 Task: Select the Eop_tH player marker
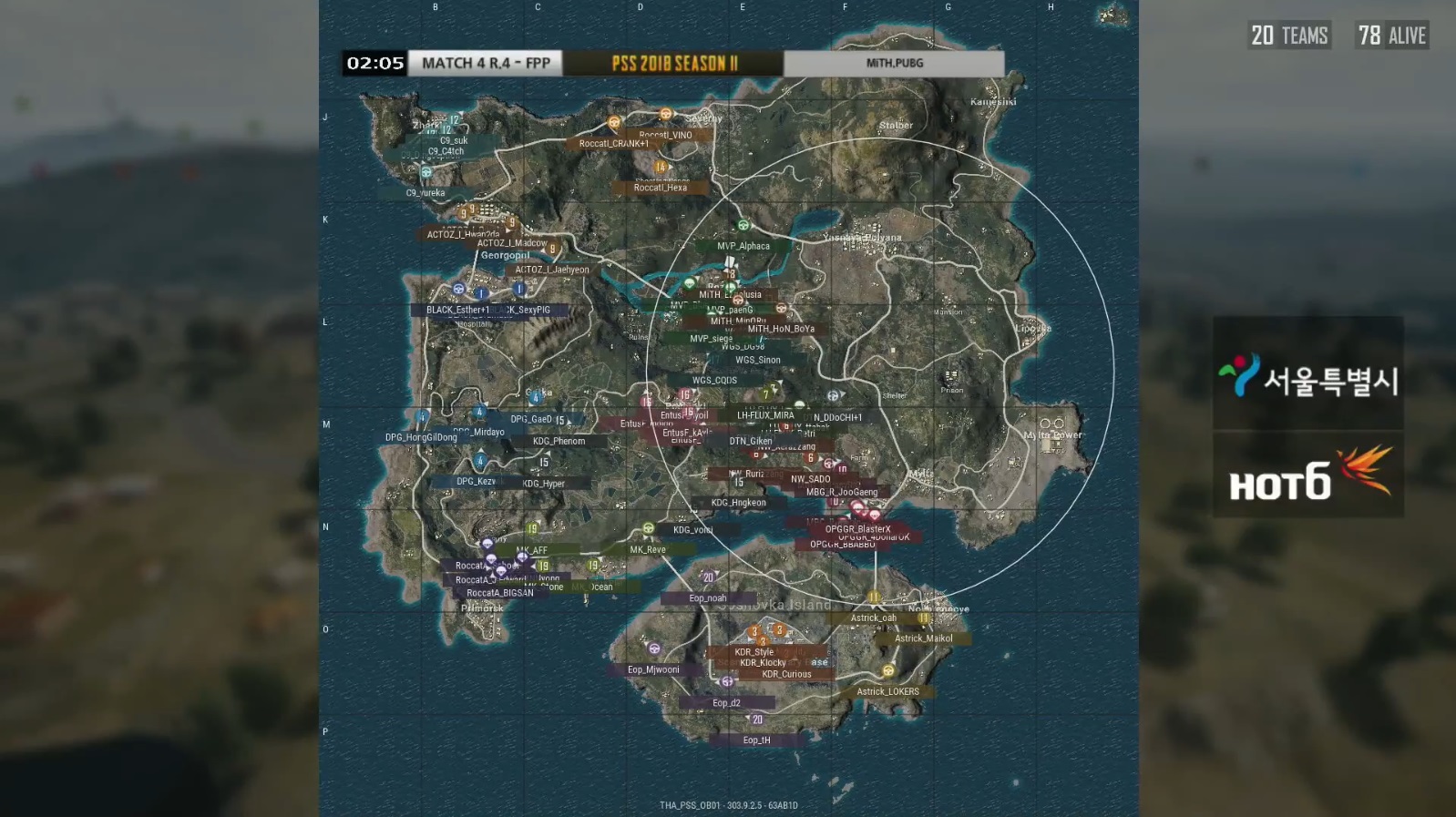click(756, 740)
